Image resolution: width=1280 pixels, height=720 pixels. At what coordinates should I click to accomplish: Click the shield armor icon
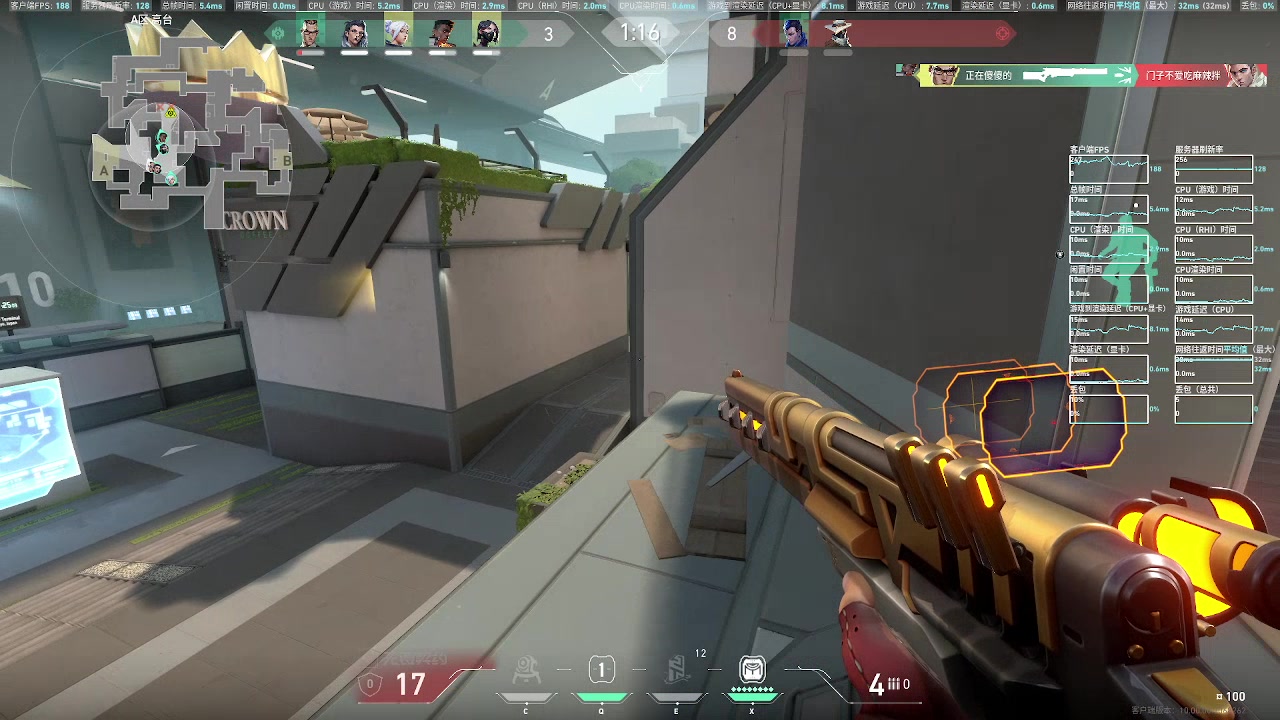click(371, 684)
